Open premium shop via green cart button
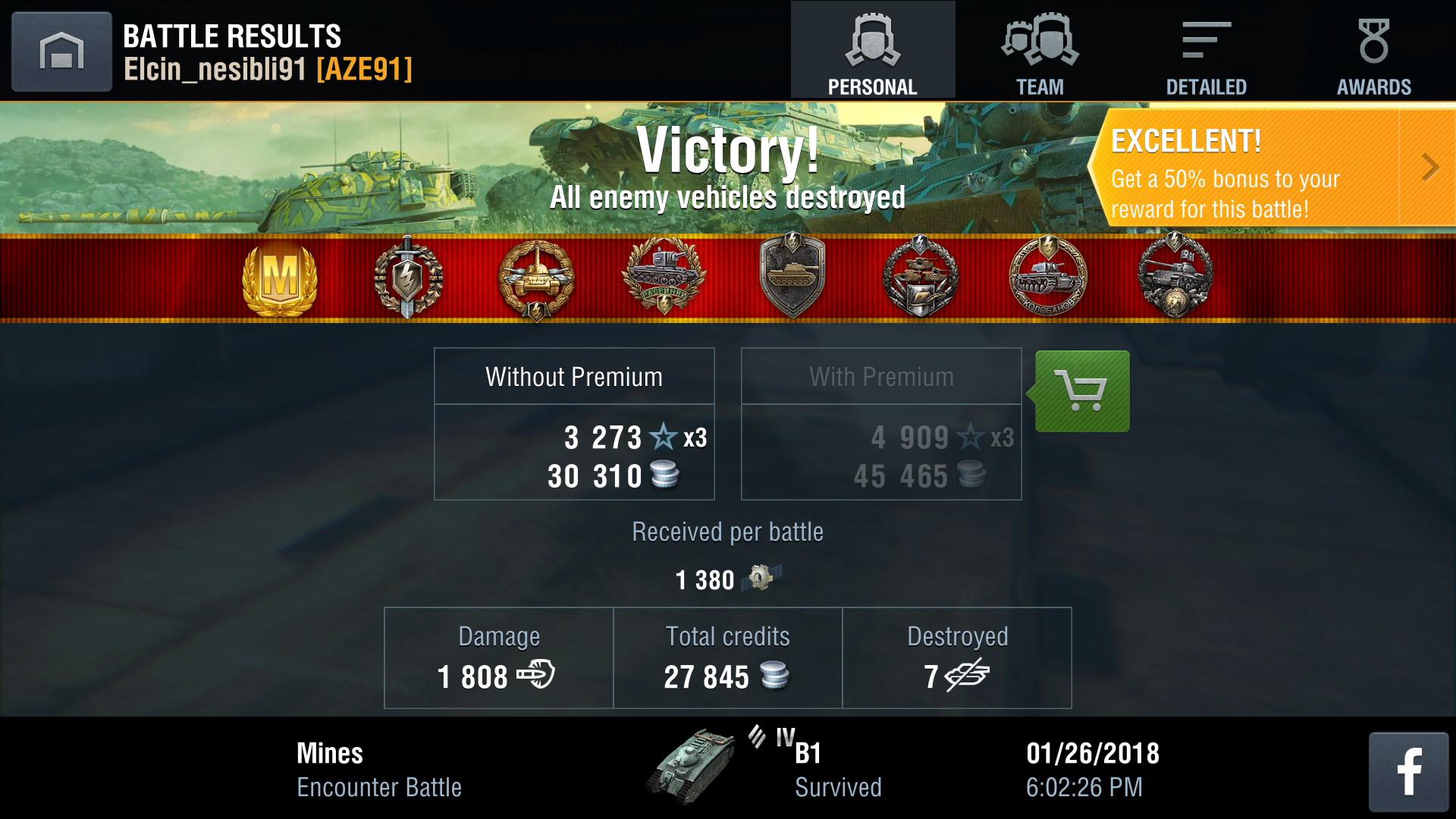This screenshot has width=1456, height=819. click(x=1082, y=391)
